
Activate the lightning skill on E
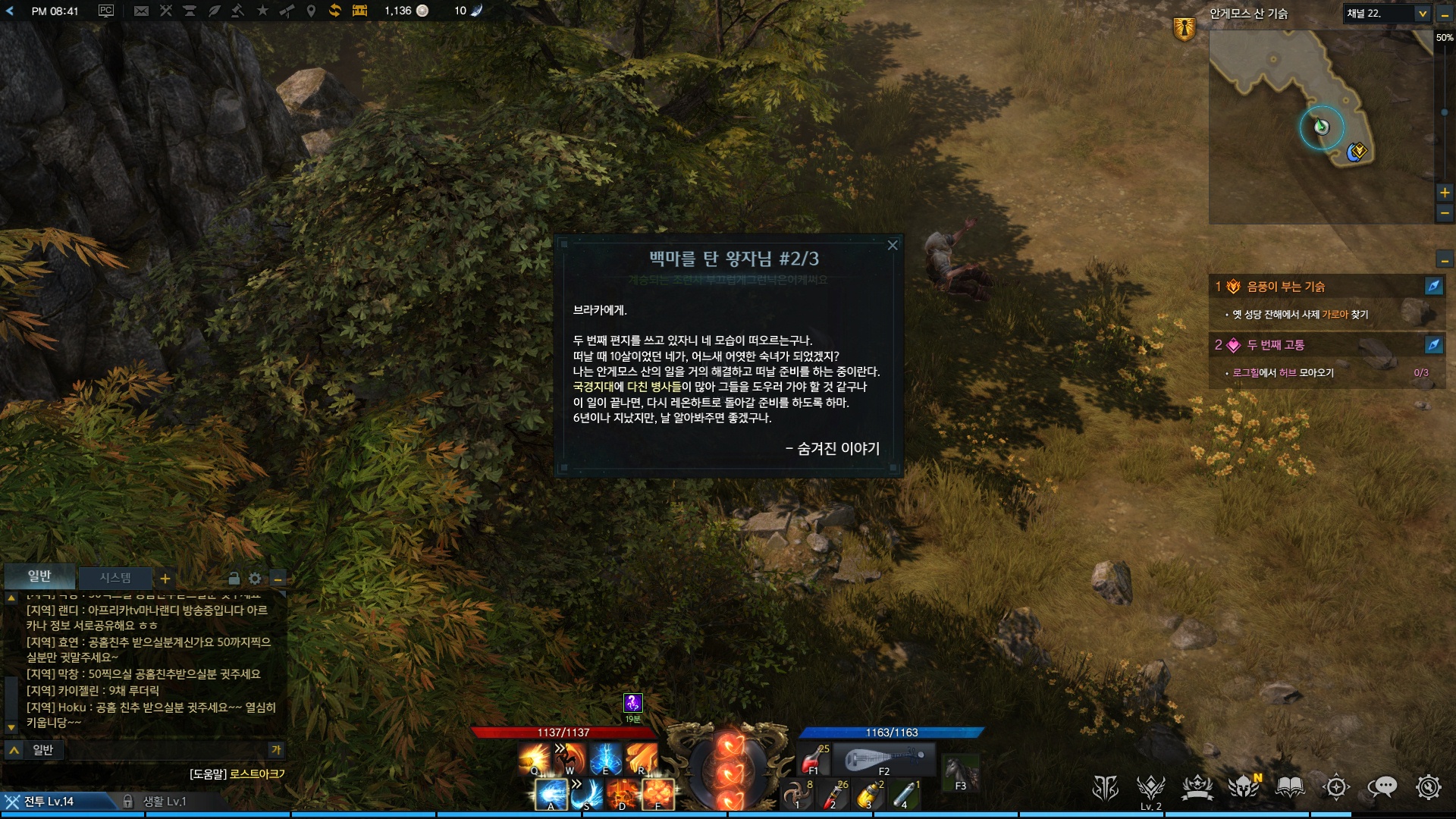pyautogui.click(x=605, y=758)
